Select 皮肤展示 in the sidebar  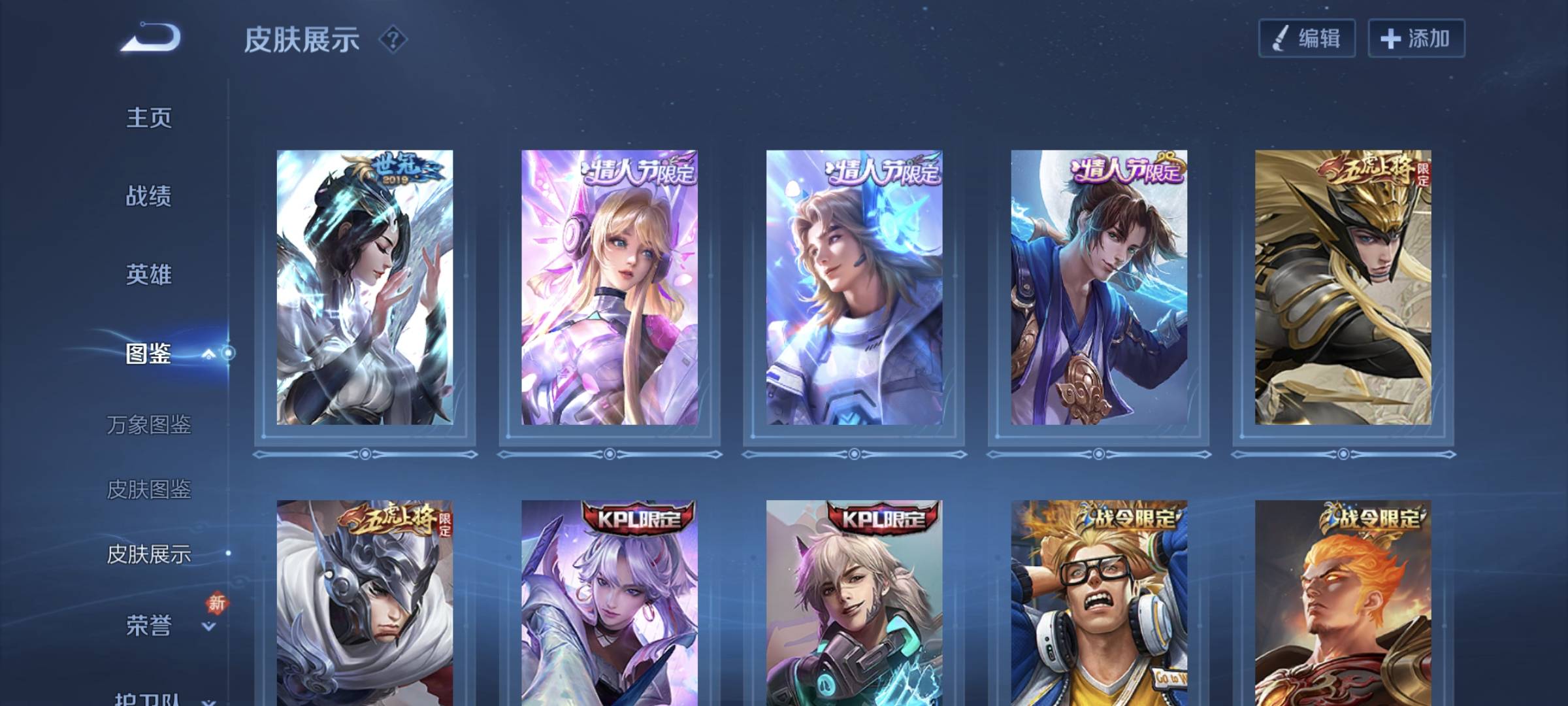click(149, 554)
